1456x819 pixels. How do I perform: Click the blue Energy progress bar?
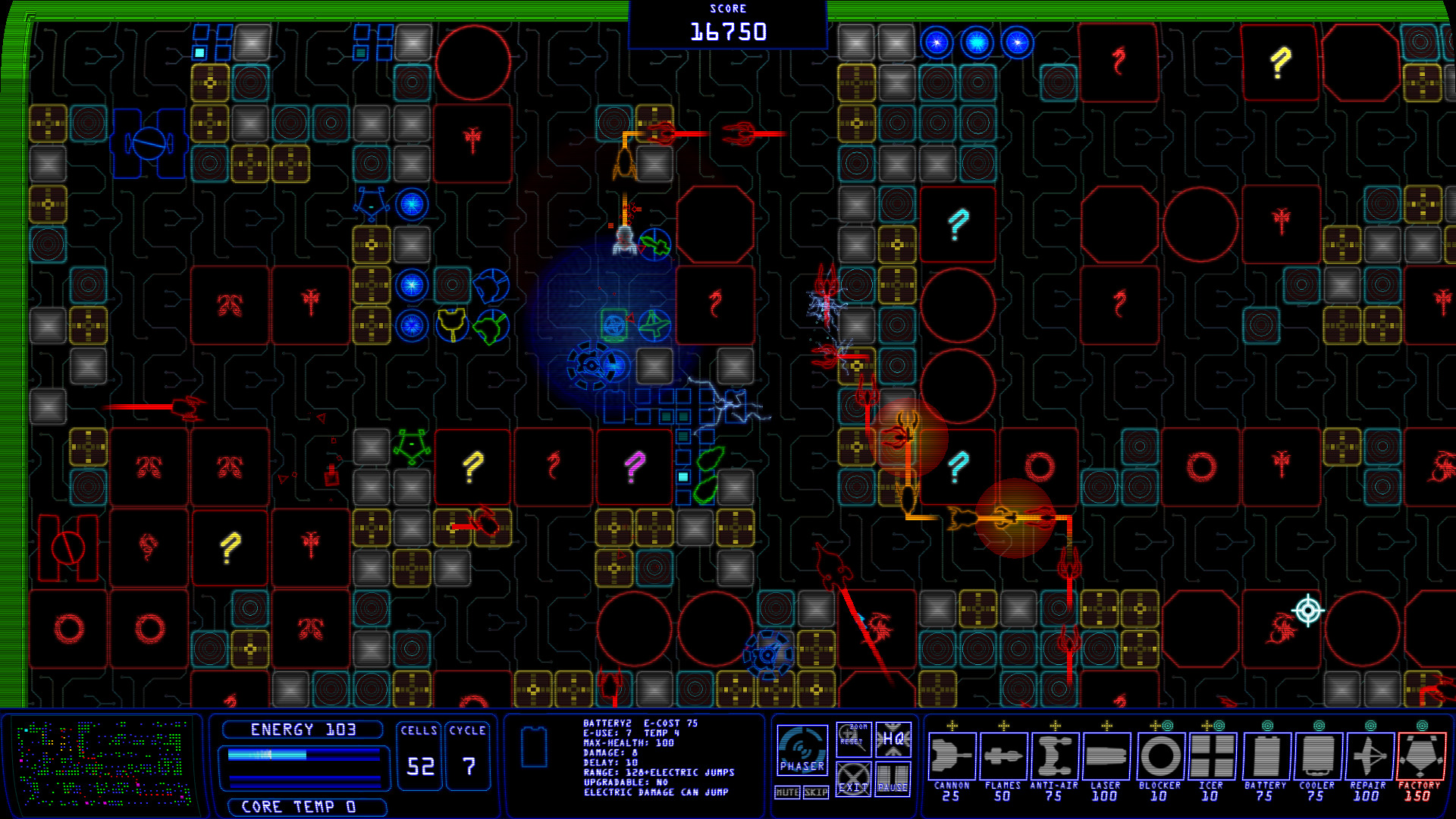click(302, 754)
